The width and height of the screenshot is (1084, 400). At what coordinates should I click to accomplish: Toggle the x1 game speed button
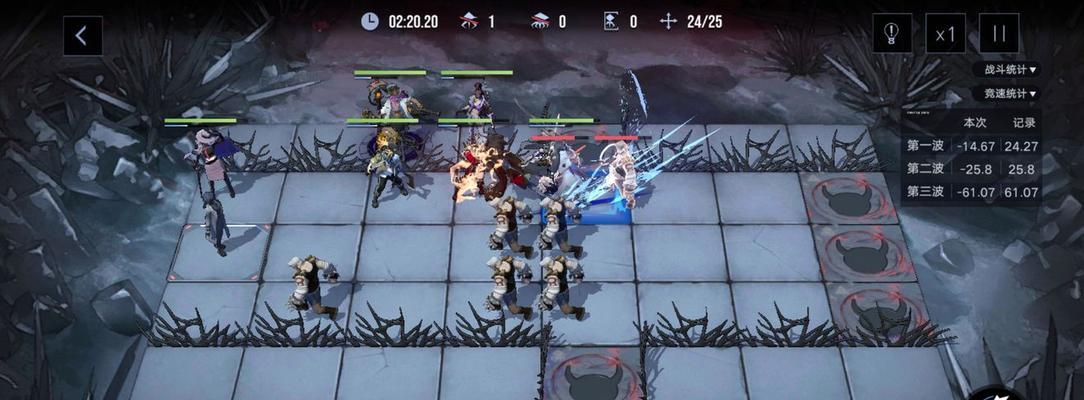[945, 33]
